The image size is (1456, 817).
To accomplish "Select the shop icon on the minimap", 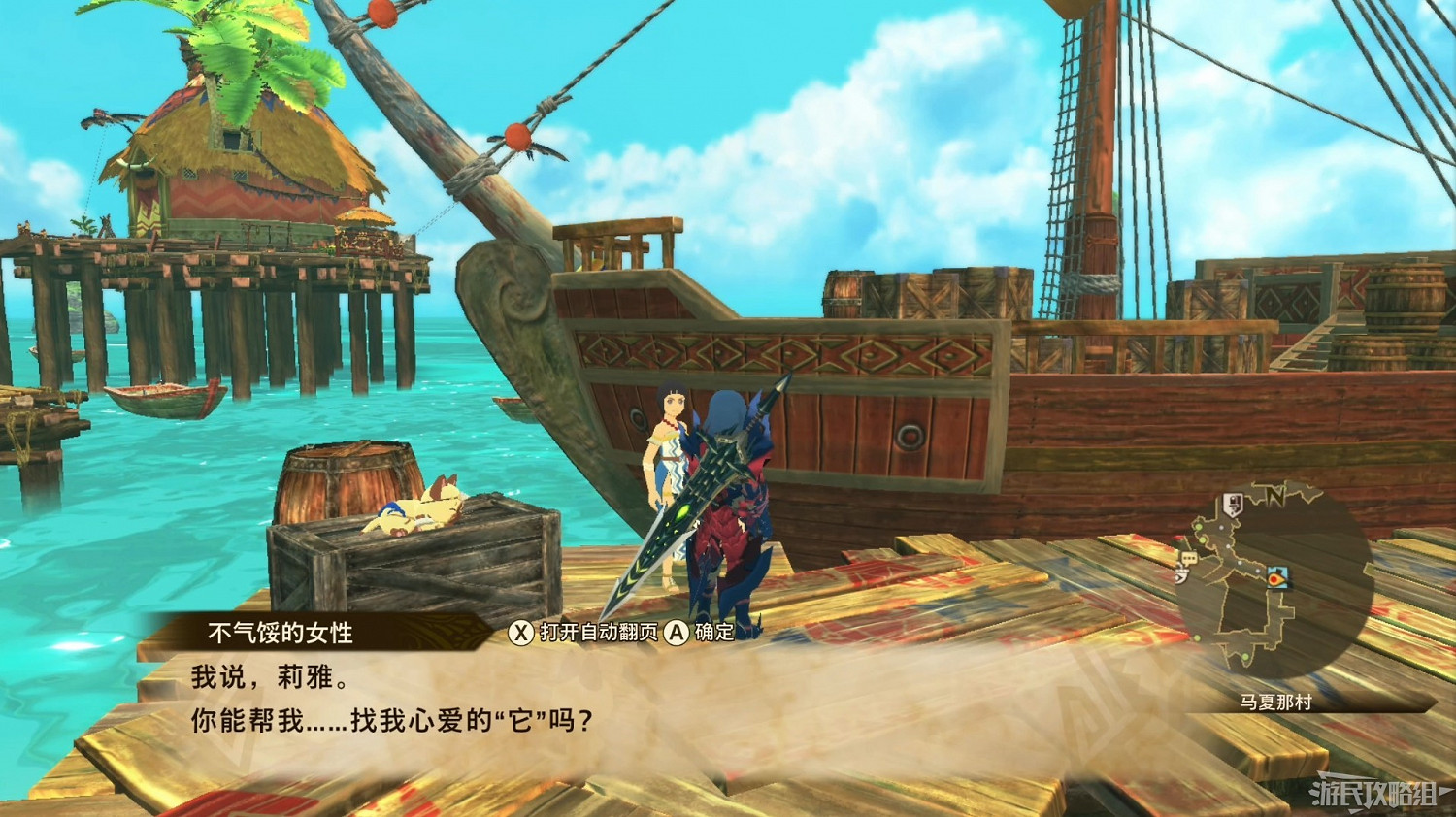I will click(1232, 503).
